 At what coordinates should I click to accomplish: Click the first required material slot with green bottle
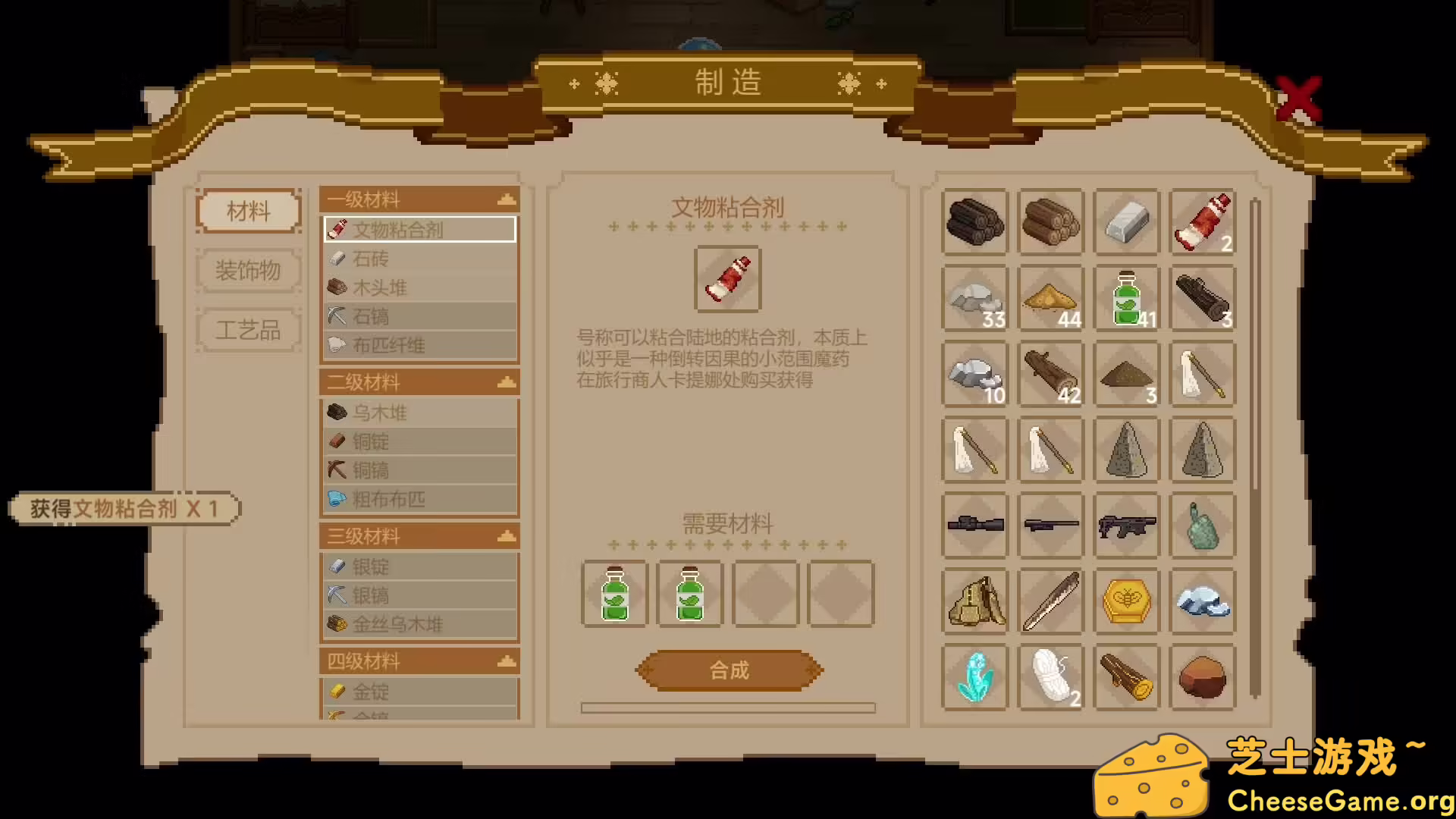(614, 595)
